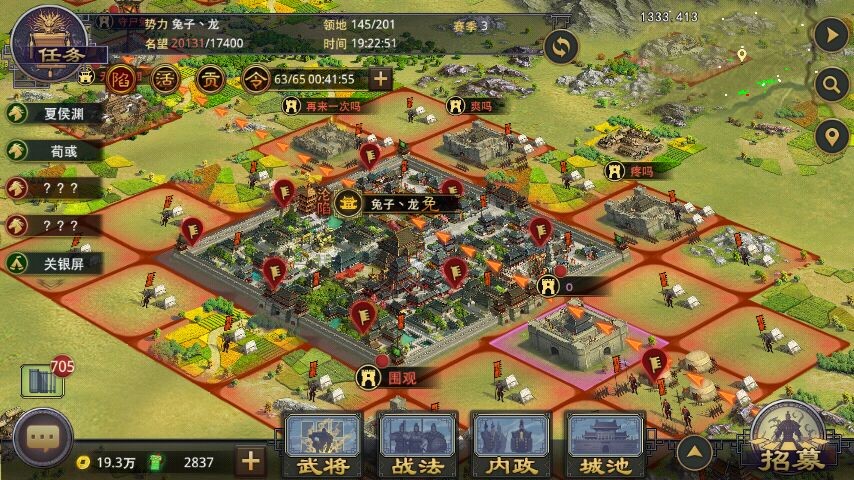Activate the circular refresh arrows button
Screen dimensions: 854x480
tap(562, 47)
